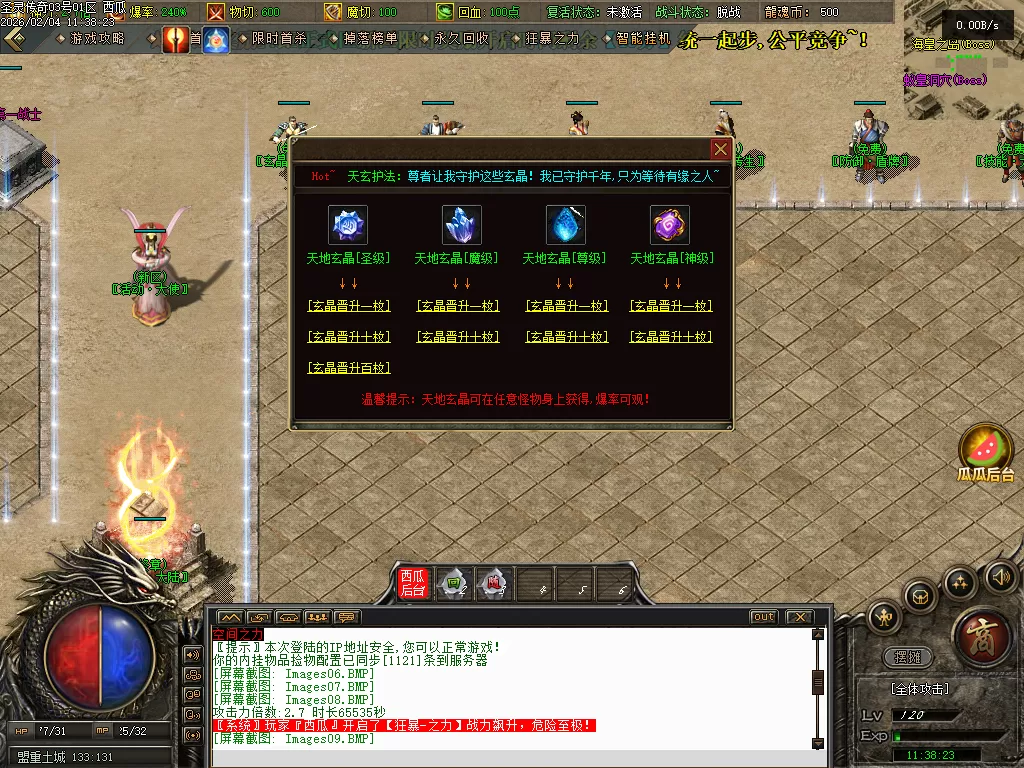Image resolution: width=1024 pixels, height=768 pixels.
Task: Choose 玄晶晋升十枚 under 天地玄晶[神级]
Action: tap(671, 337)
